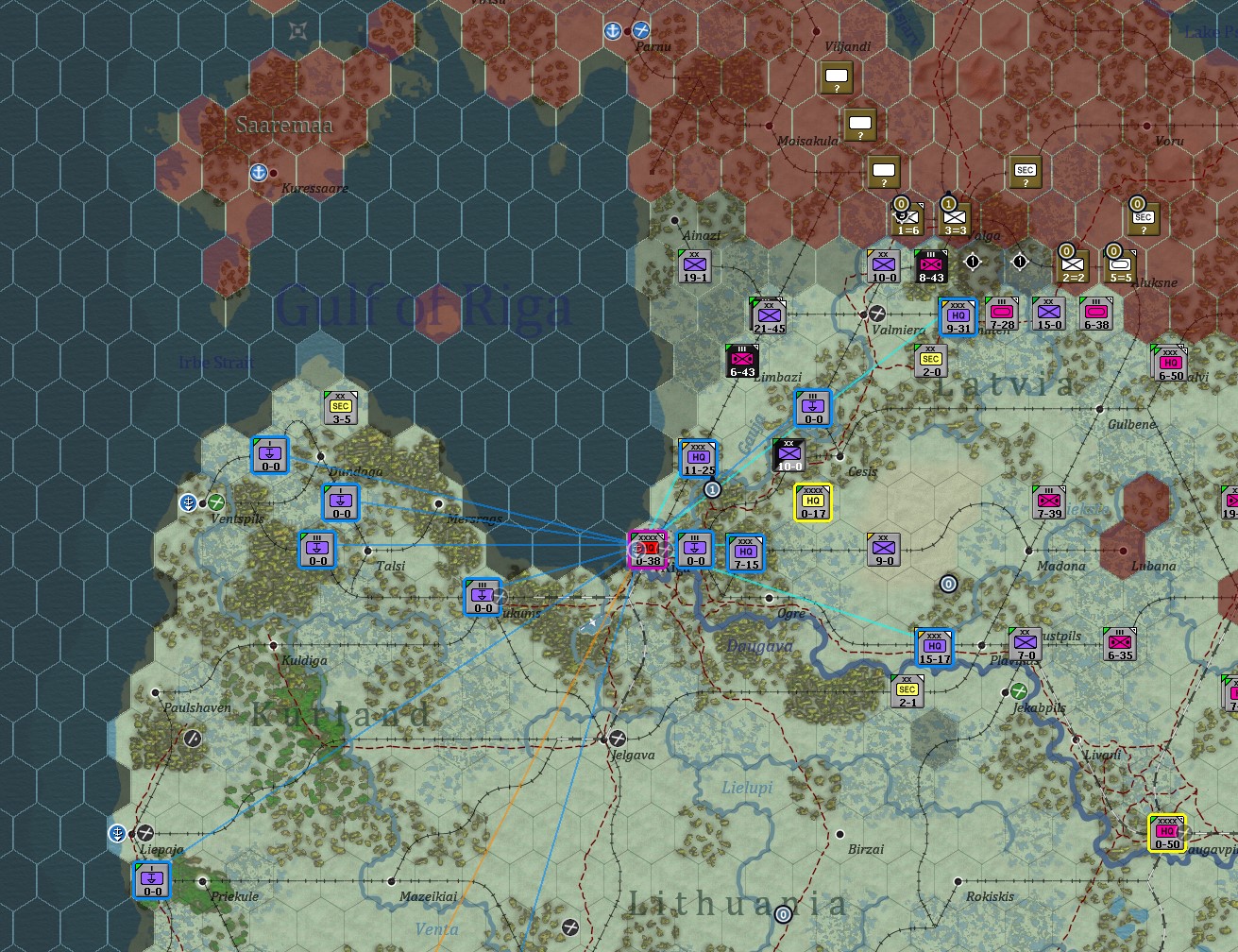Select the pink air unit 8-43 near Valga
Viewport: 1238px width, 952px height.
pyautogui.click(x=931, y=265)
